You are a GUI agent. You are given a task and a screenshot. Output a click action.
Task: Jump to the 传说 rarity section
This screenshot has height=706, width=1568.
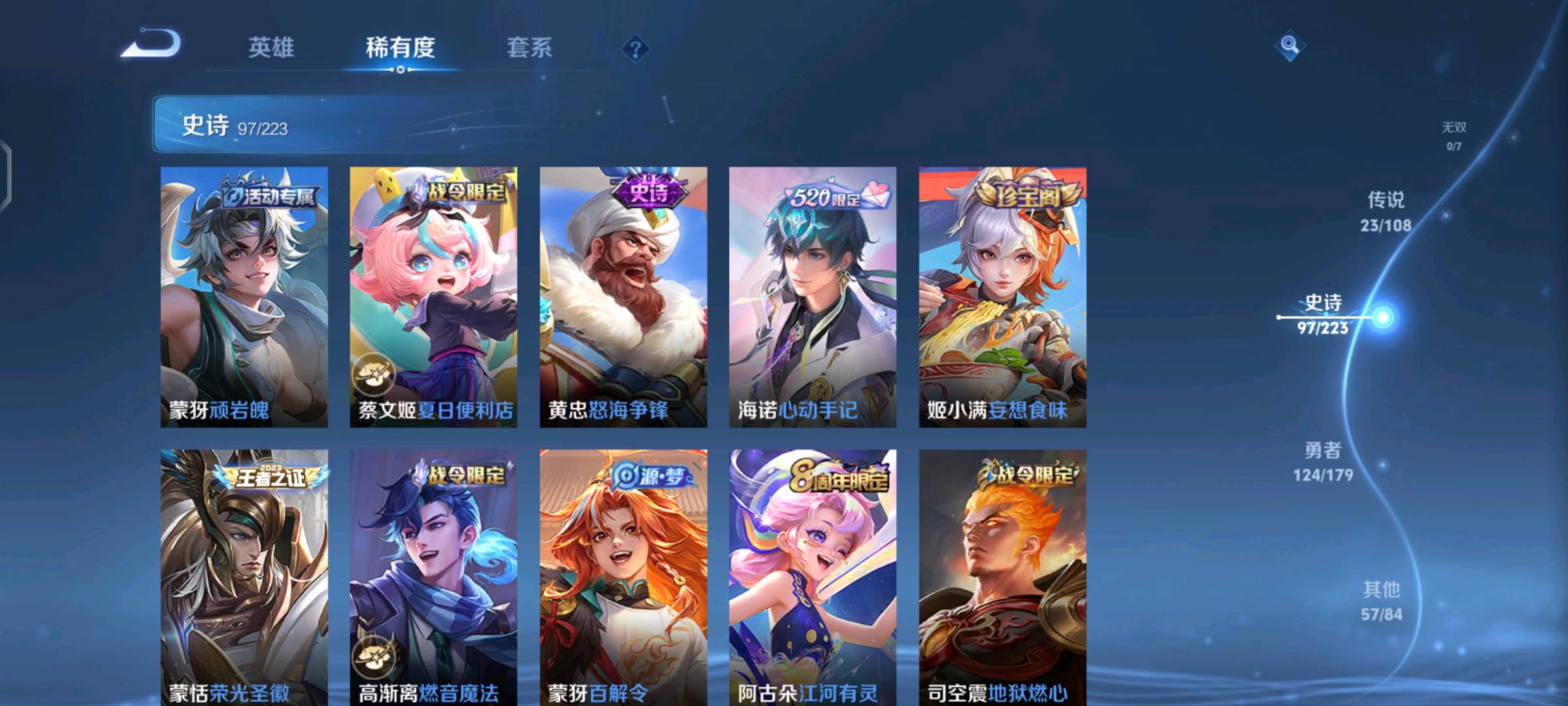click(x=1386, y=211)
